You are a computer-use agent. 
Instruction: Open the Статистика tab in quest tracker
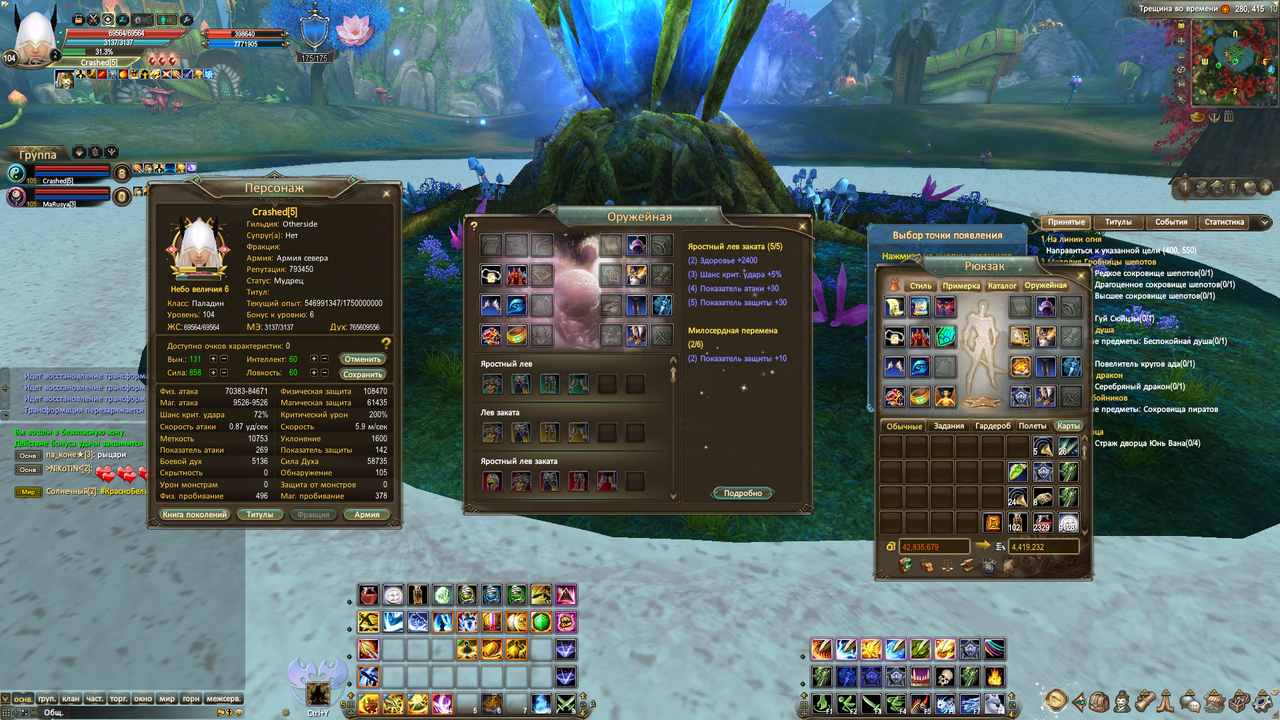click(x=1224, y=222)
